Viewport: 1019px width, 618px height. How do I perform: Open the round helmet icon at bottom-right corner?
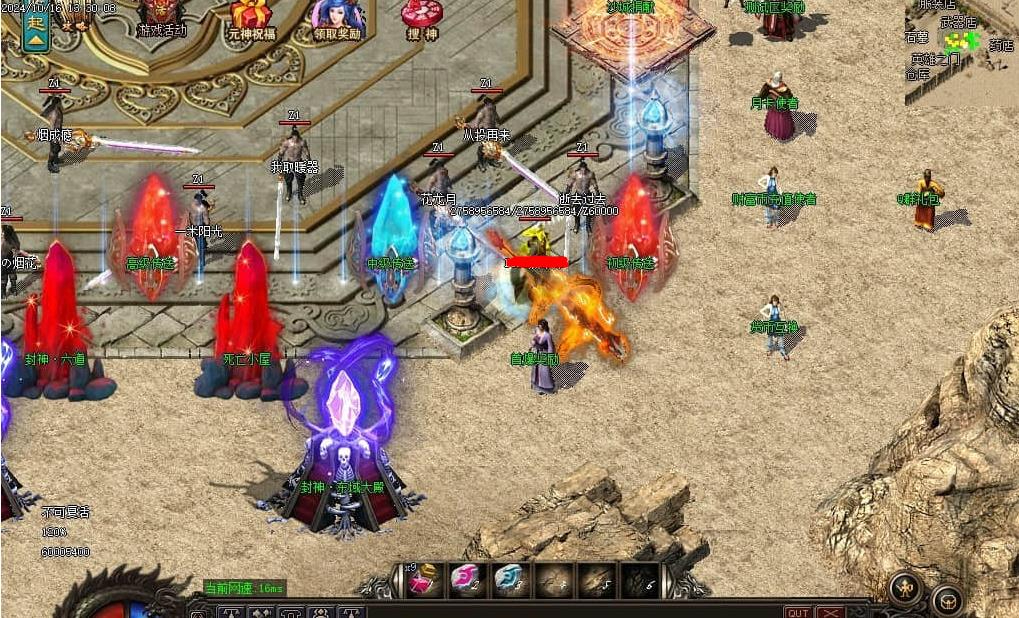click(x=947, y=600)
